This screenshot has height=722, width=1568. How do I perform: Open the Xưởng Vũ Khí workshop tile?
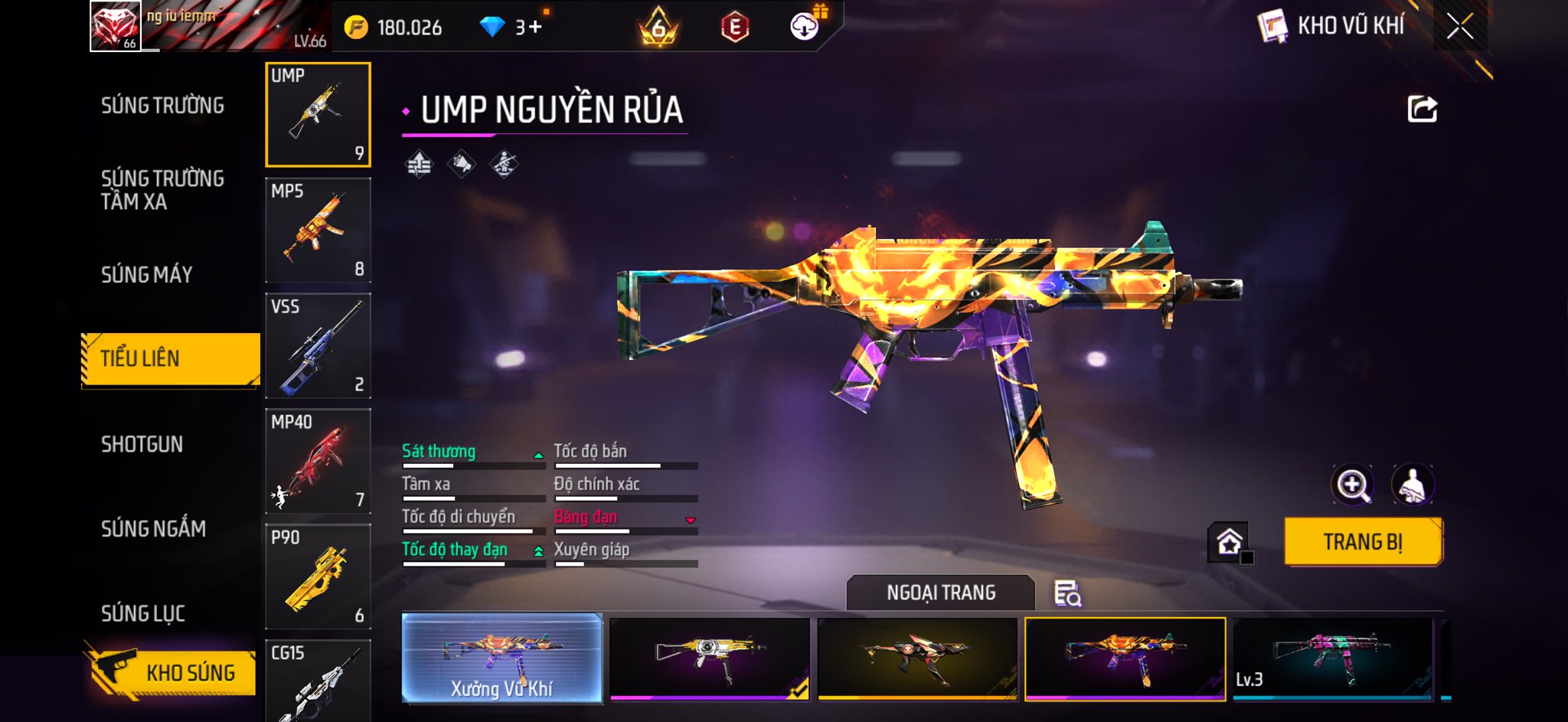coord(501,658)
